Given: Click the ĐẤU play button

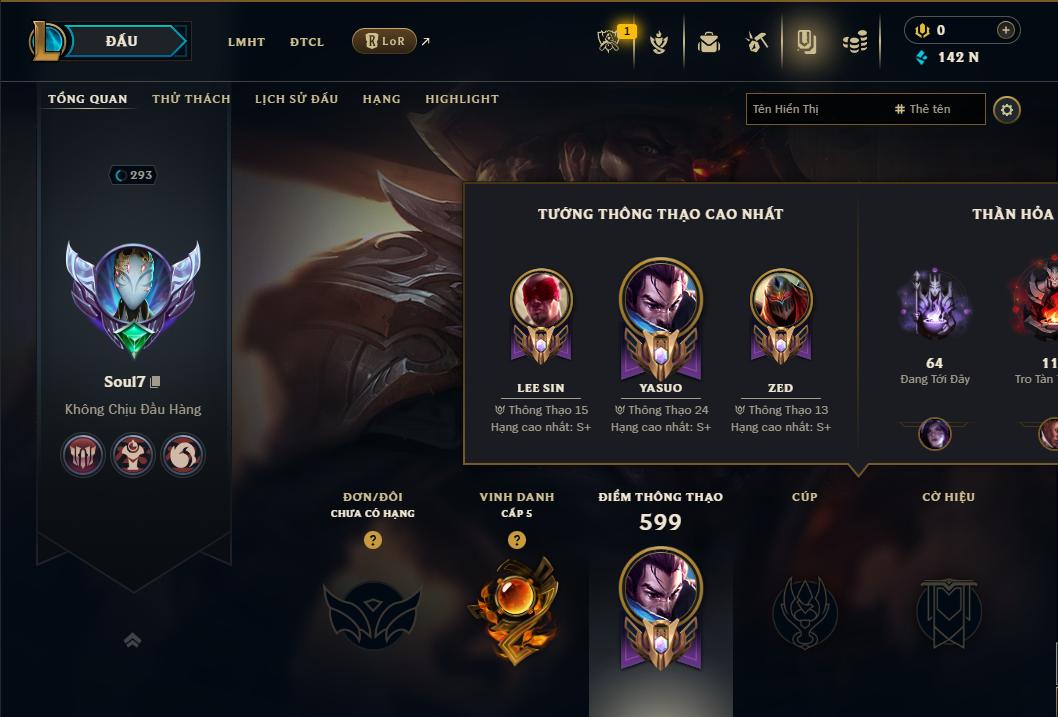Looking at the screenshot, I should point(120,41).
